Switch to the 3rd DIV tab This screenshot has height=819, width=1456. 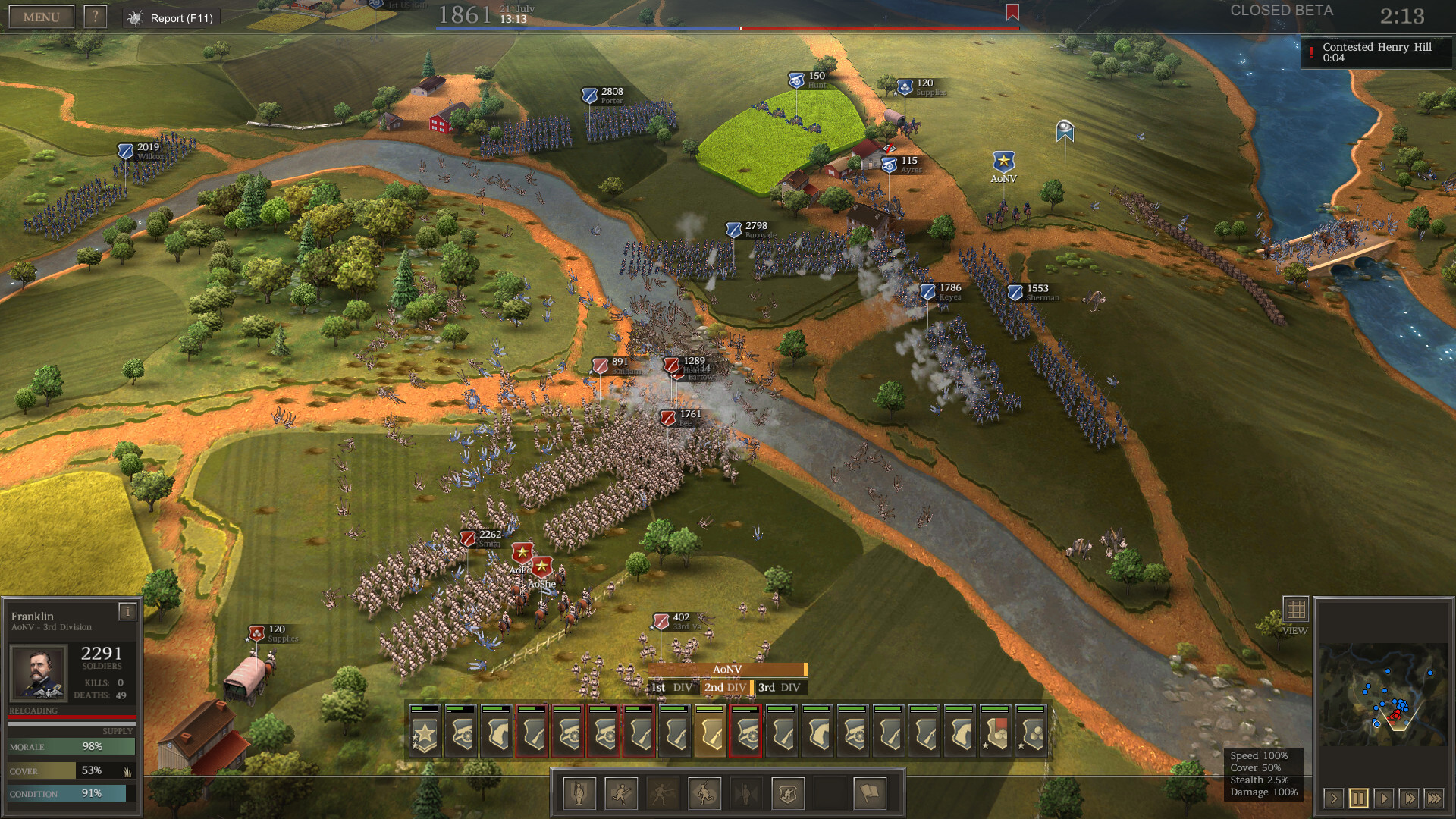[778, 688]
